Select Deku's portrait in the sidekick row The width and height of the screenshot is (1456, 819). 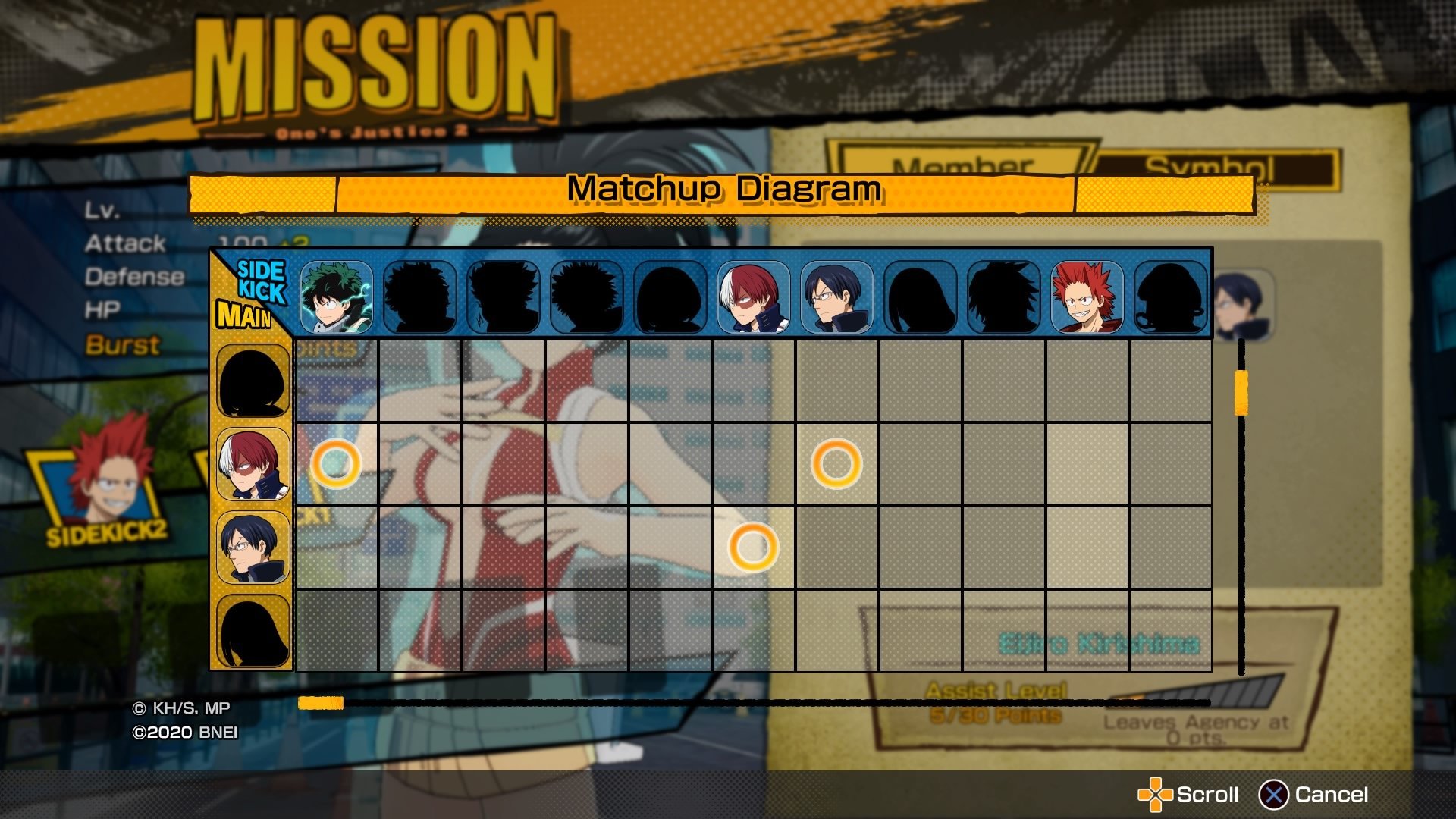pos(336,297)
